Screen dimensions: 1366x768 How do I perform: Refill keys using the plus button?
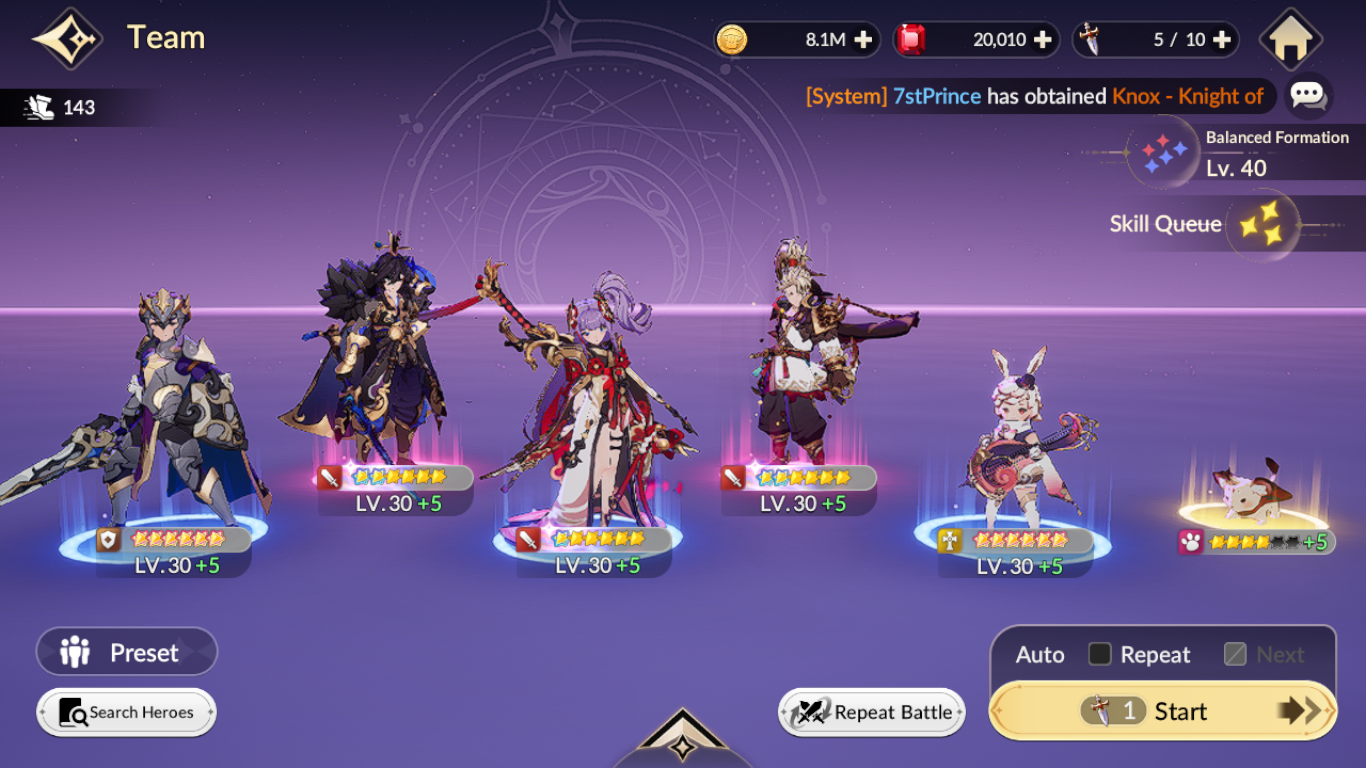1221,40
